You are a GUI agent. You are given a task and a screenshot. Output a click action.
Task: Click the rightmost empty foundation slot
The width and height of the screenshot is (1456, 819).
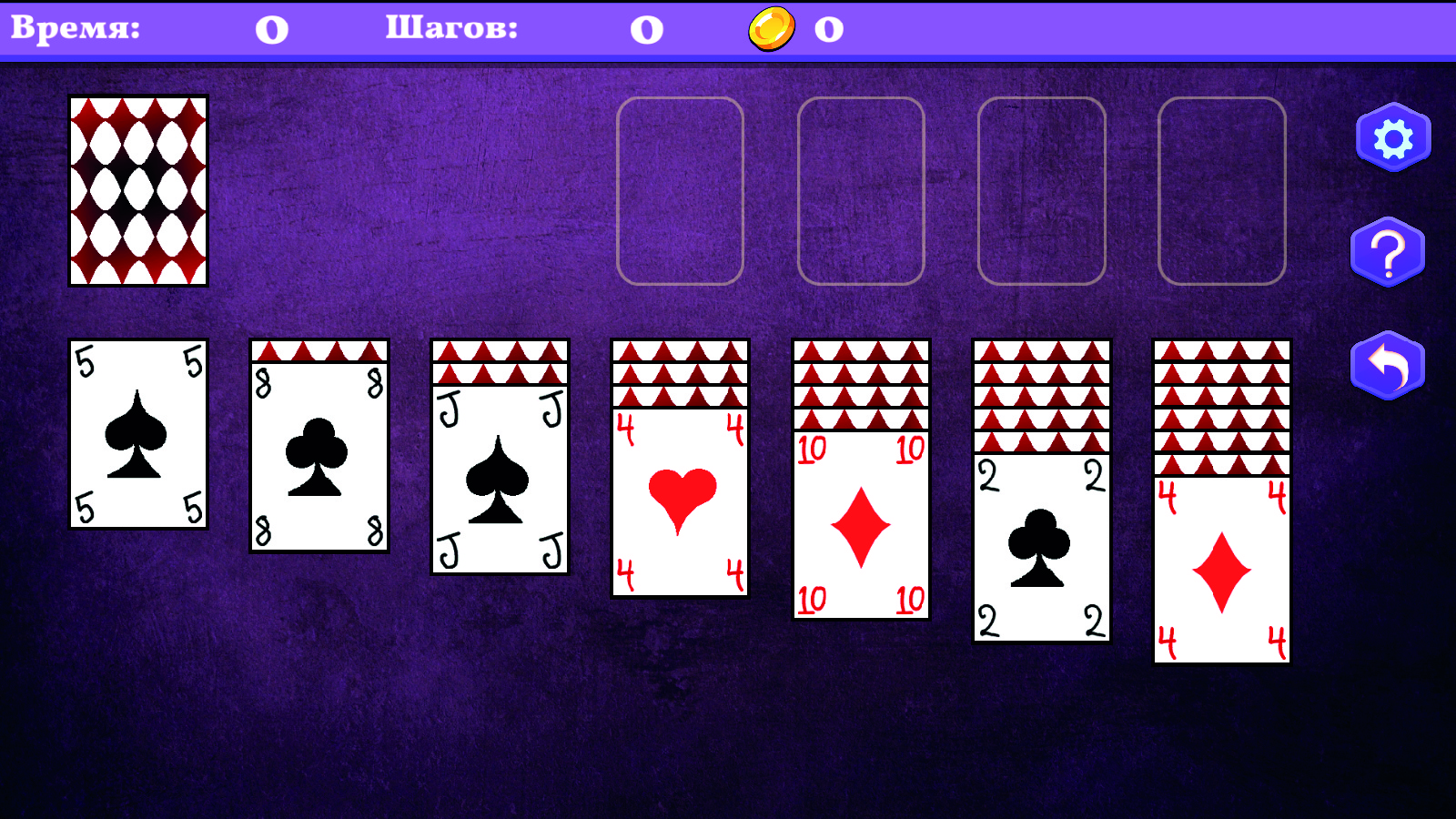pos(1223,189)
